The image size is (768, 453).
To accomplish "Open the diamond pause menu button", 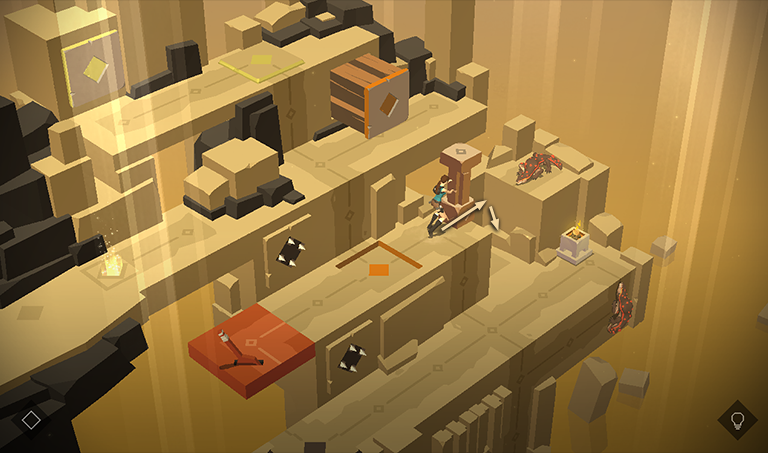I will pyautogui.click(x=31, y=420).
